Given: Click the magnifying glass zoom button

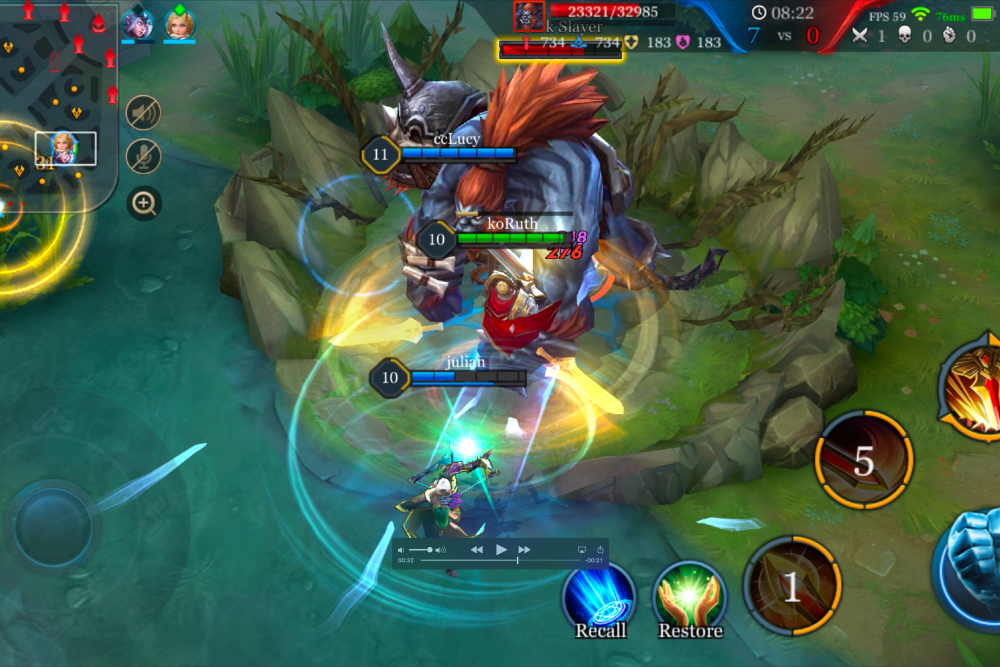Looking at the screenshot, I should 144,204.
